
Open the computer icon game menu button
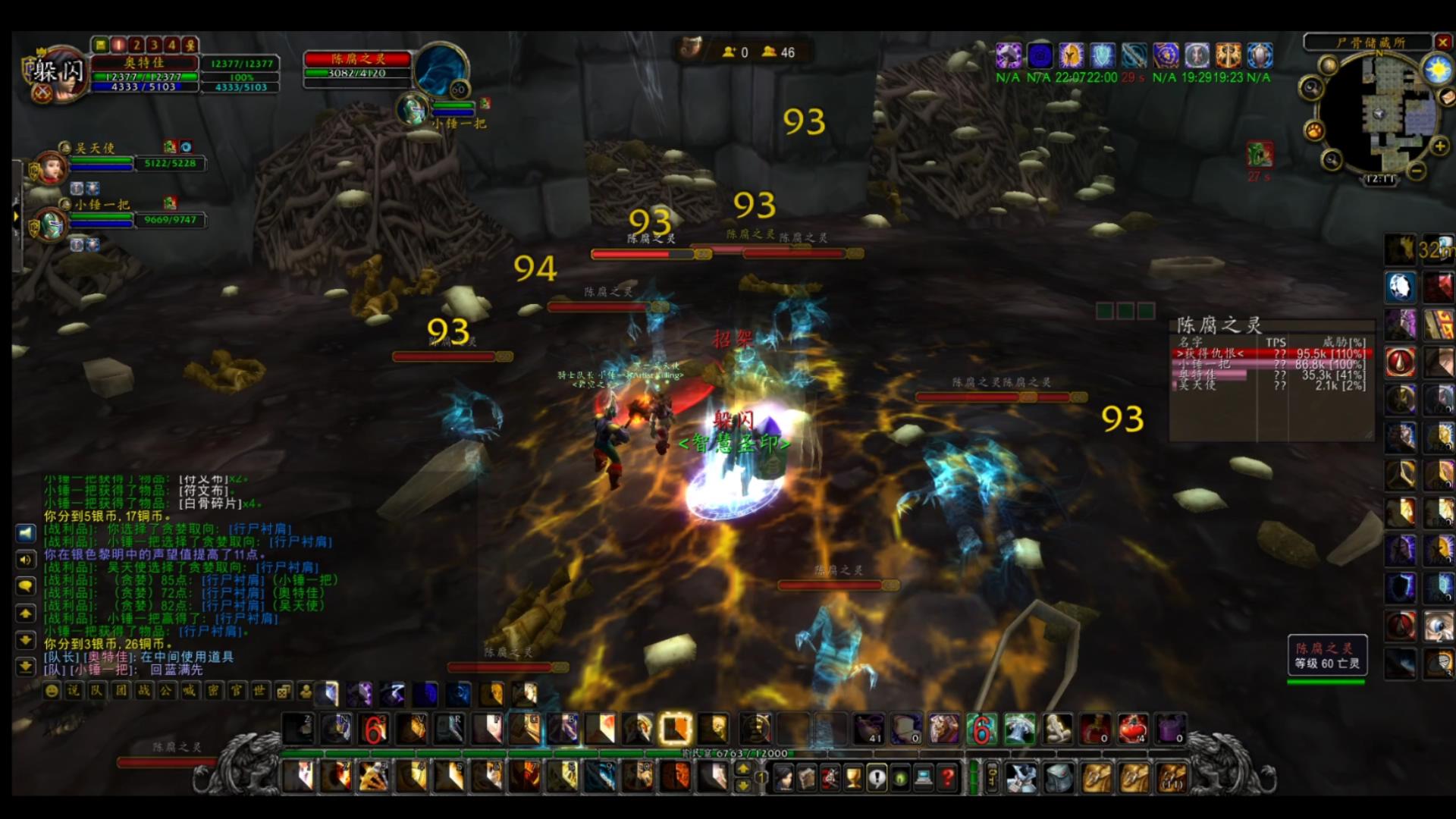pos(924,777)
